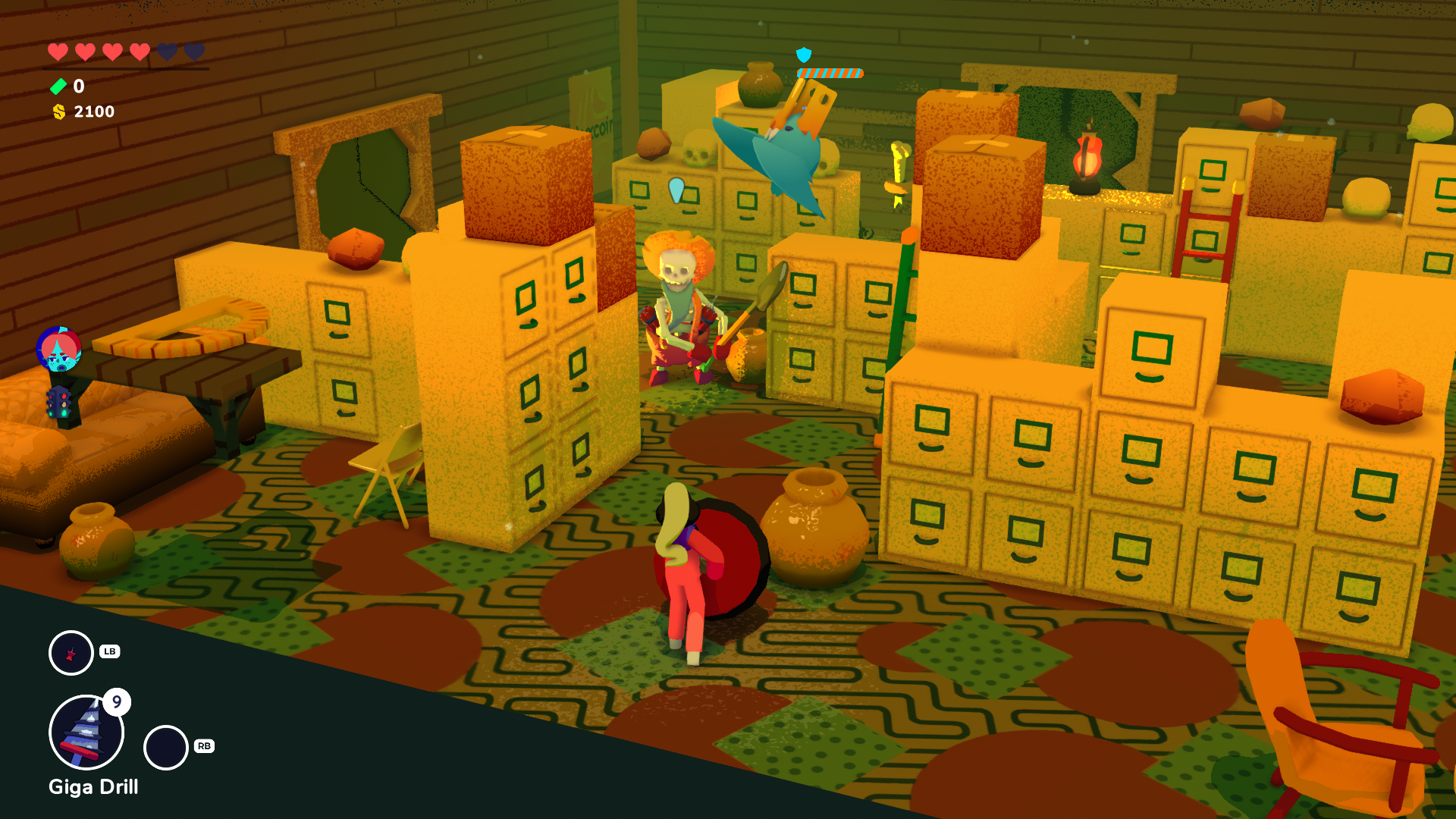
Task: Click the LB weapon slot icon
Action: pyautogui.click(x=71, y=652)
